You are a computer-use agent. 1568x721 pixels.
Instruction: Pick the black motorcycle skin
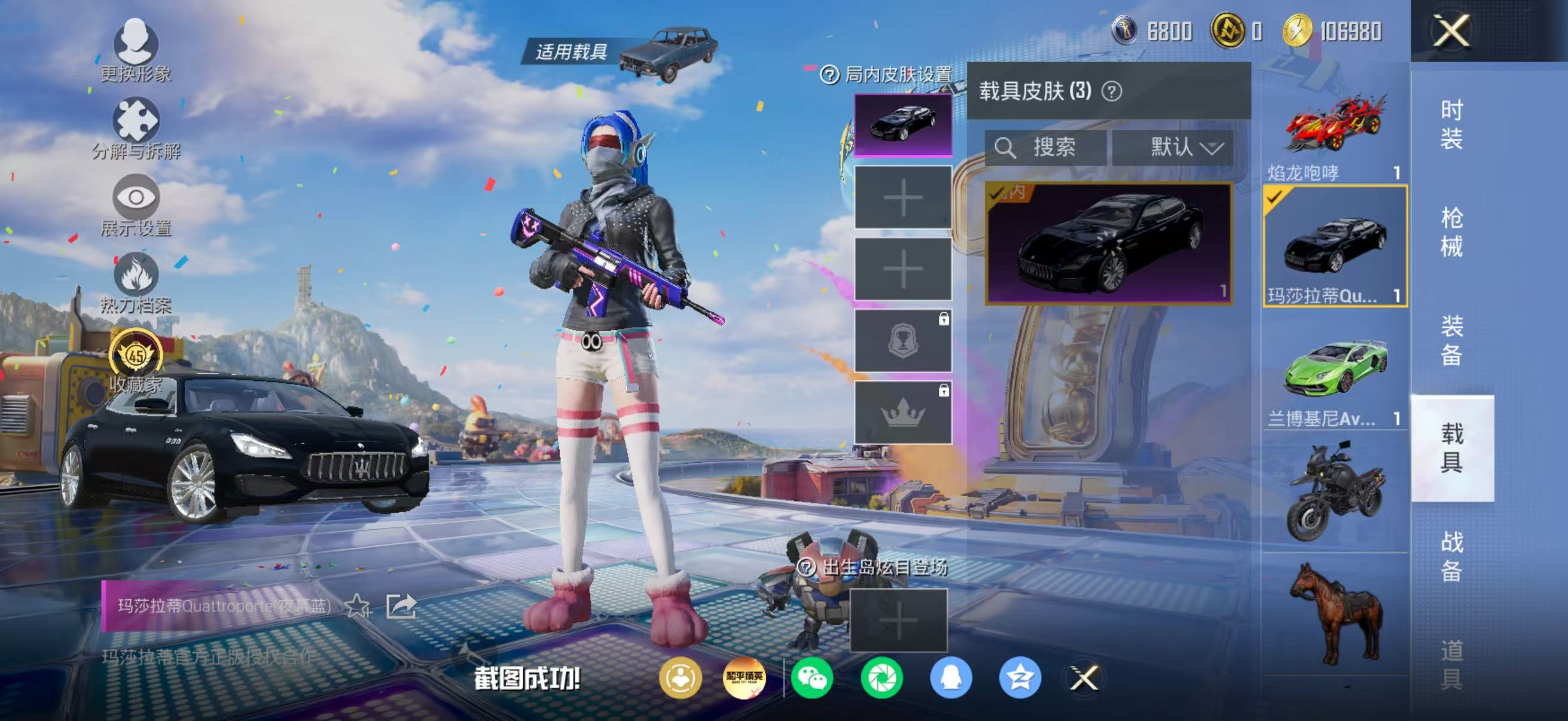pyautogui.click(x=1335, y=493)
